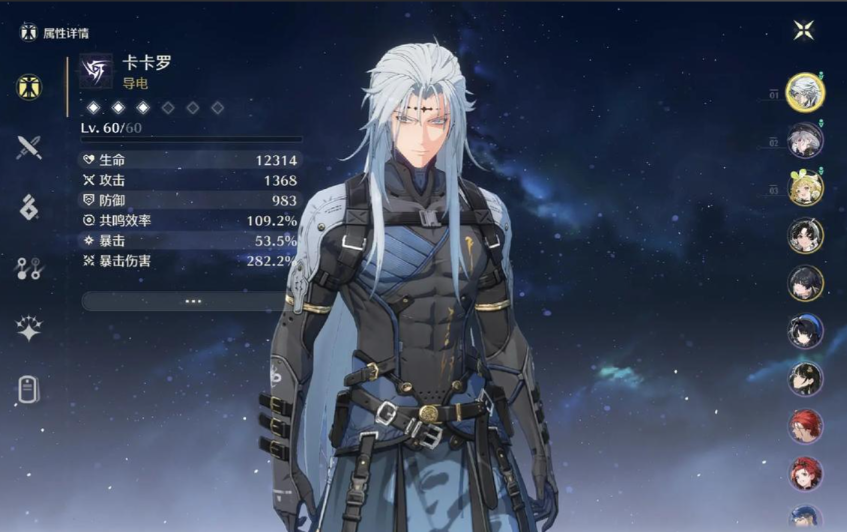Open the attributes tab with the figure icon
Screen dimensions: 847x532
[x=29, y=87]
